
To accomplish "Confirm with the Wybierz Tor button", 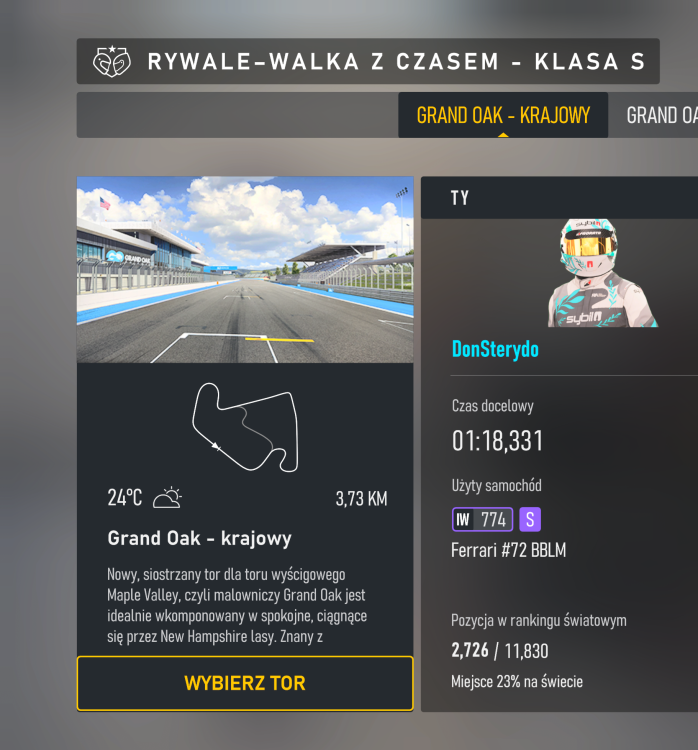I will (245, 684).
